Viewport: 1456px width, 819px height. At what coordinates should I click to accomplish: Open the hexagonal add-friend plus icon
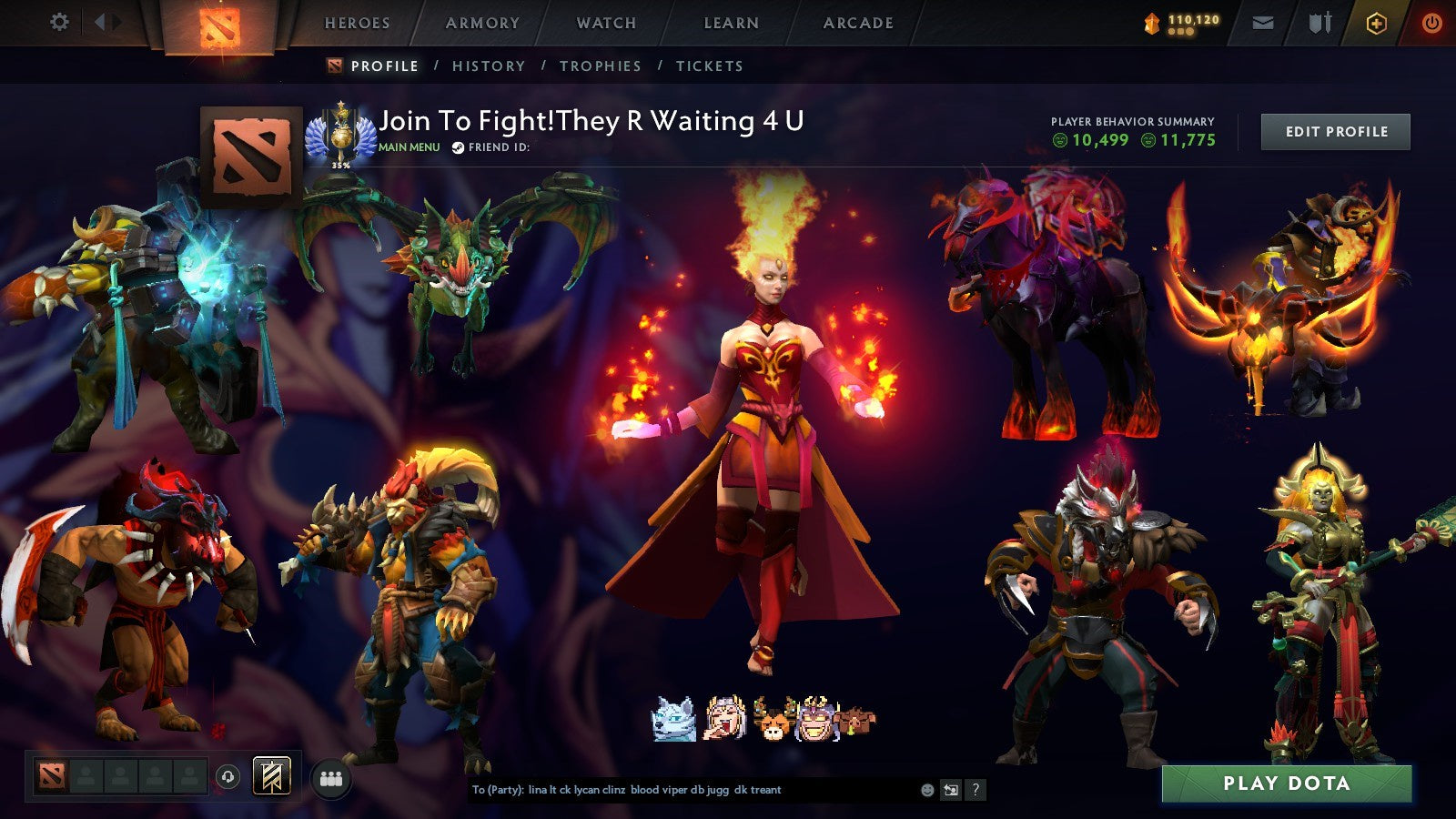1376,23
